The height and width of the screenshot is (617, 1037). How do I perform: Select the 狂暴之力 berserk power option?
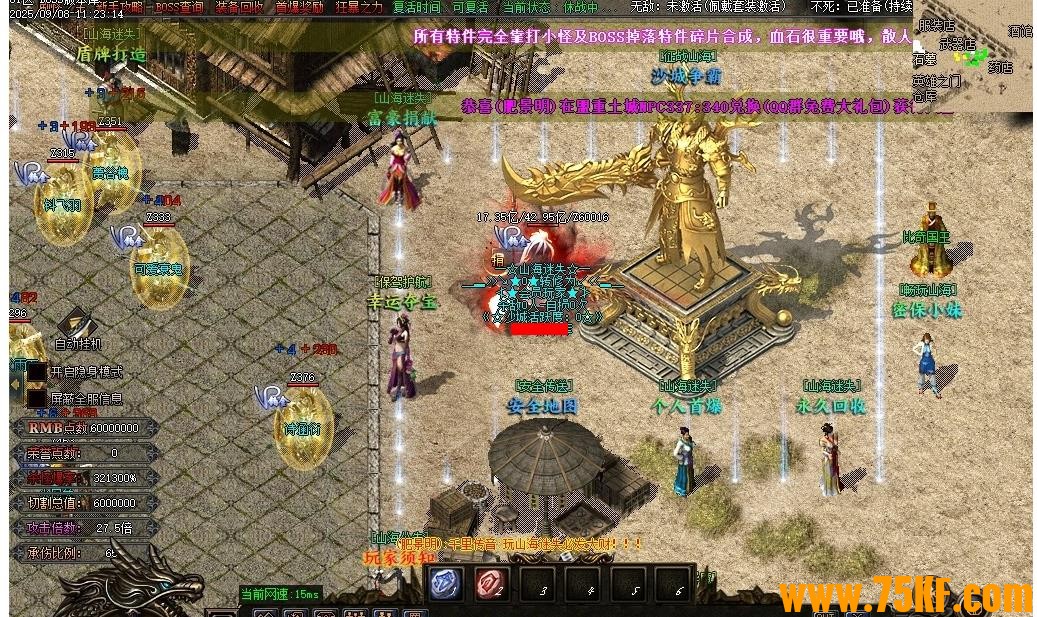tap(359, 8)
